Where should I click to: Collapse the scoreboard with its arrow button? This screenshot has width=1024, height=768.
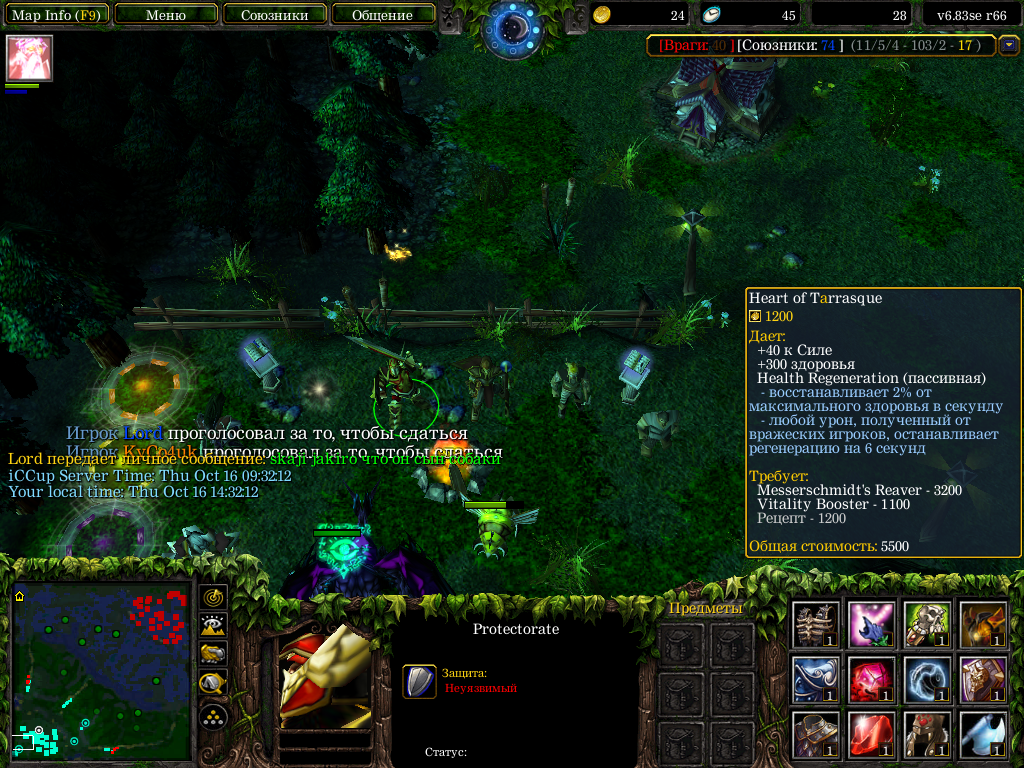[x=1009, y=45]
